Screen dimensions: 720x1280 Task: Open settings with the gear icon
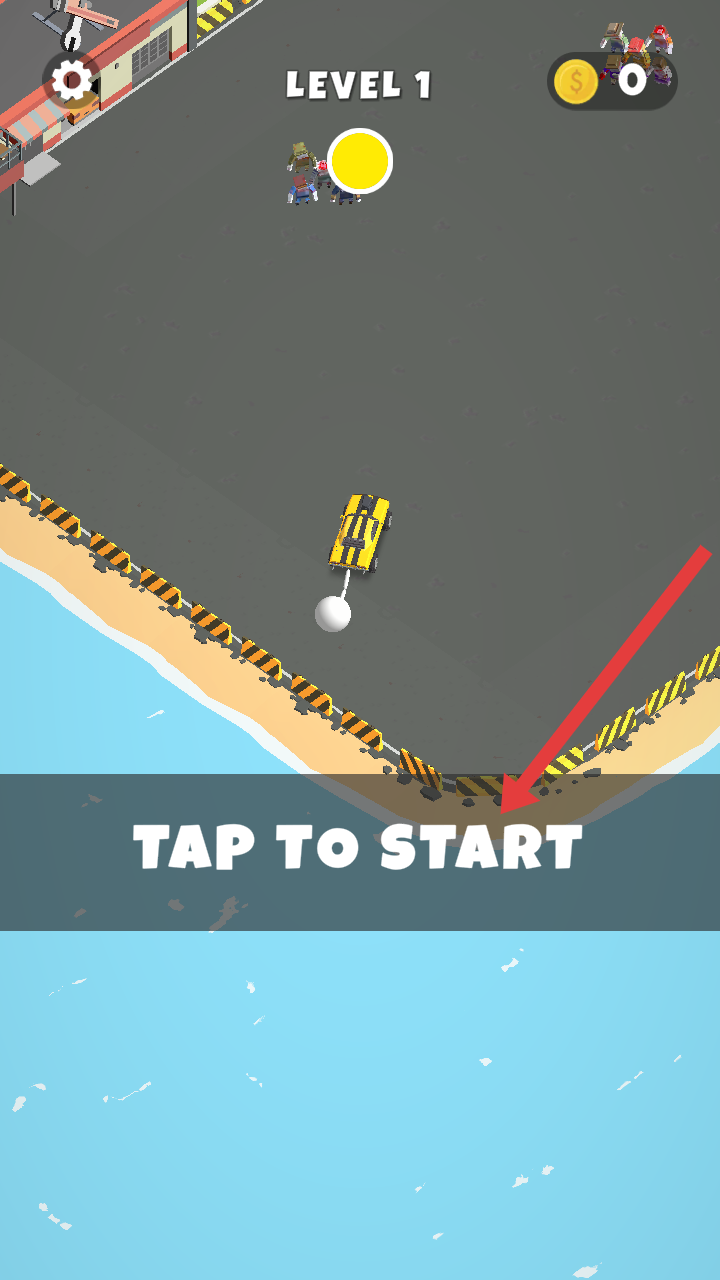click(x=71, y=80)
